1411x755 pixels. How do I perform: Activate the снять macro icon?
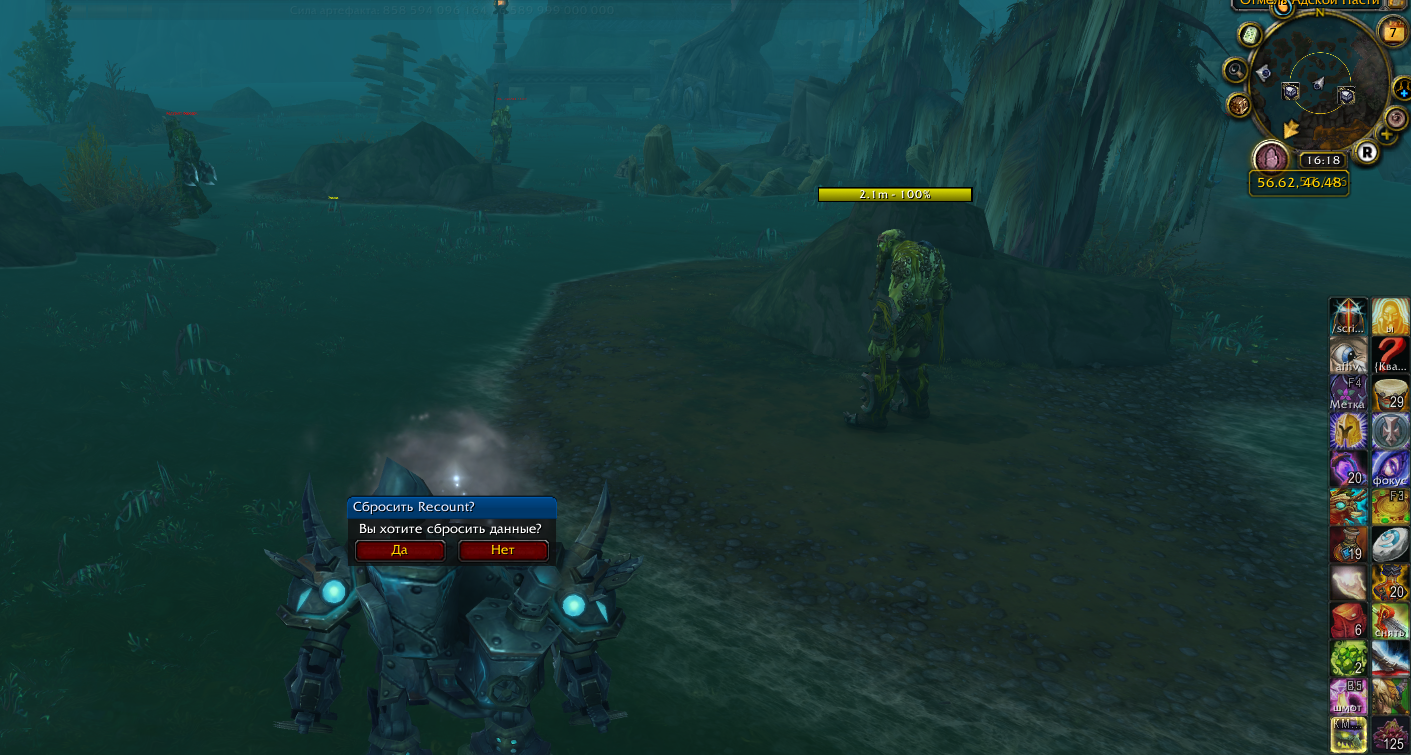tap(1390, 621)
